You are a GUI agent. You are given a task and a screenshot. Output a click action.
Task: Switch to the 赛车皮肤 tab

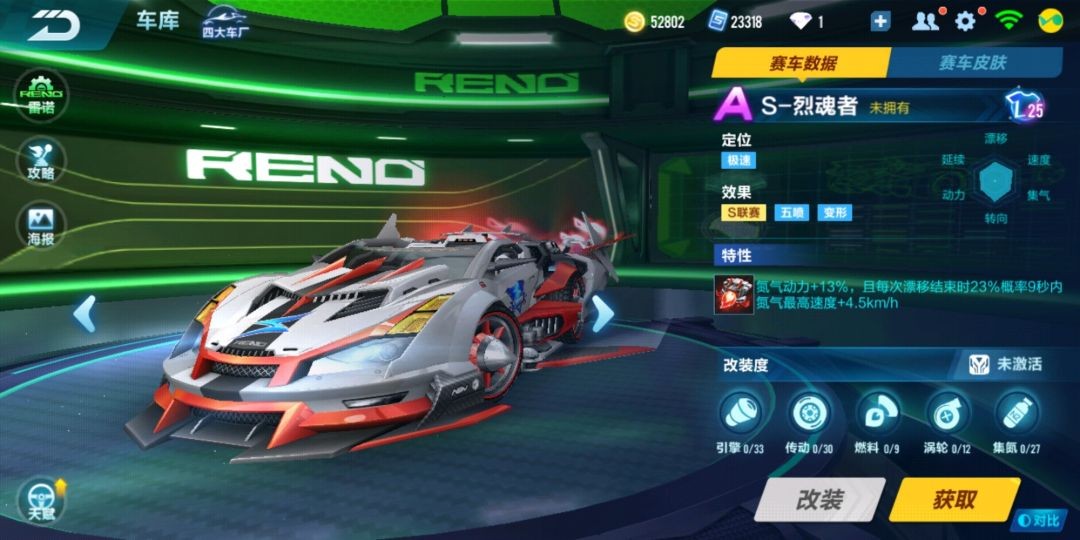tap(972, 63)
